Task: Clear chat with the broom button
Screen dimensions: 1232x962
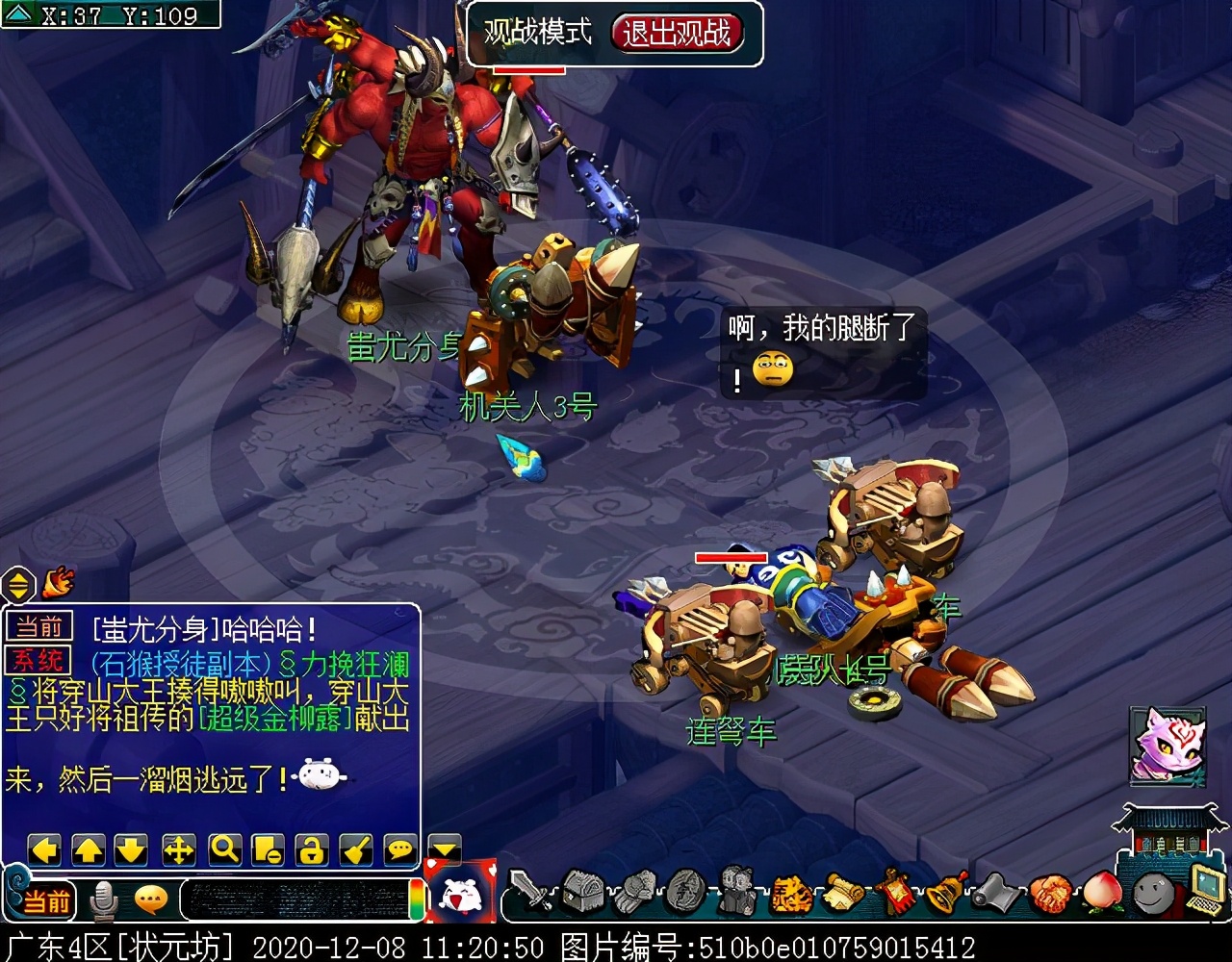Action: pyautogui.click(x=356, y=849)
